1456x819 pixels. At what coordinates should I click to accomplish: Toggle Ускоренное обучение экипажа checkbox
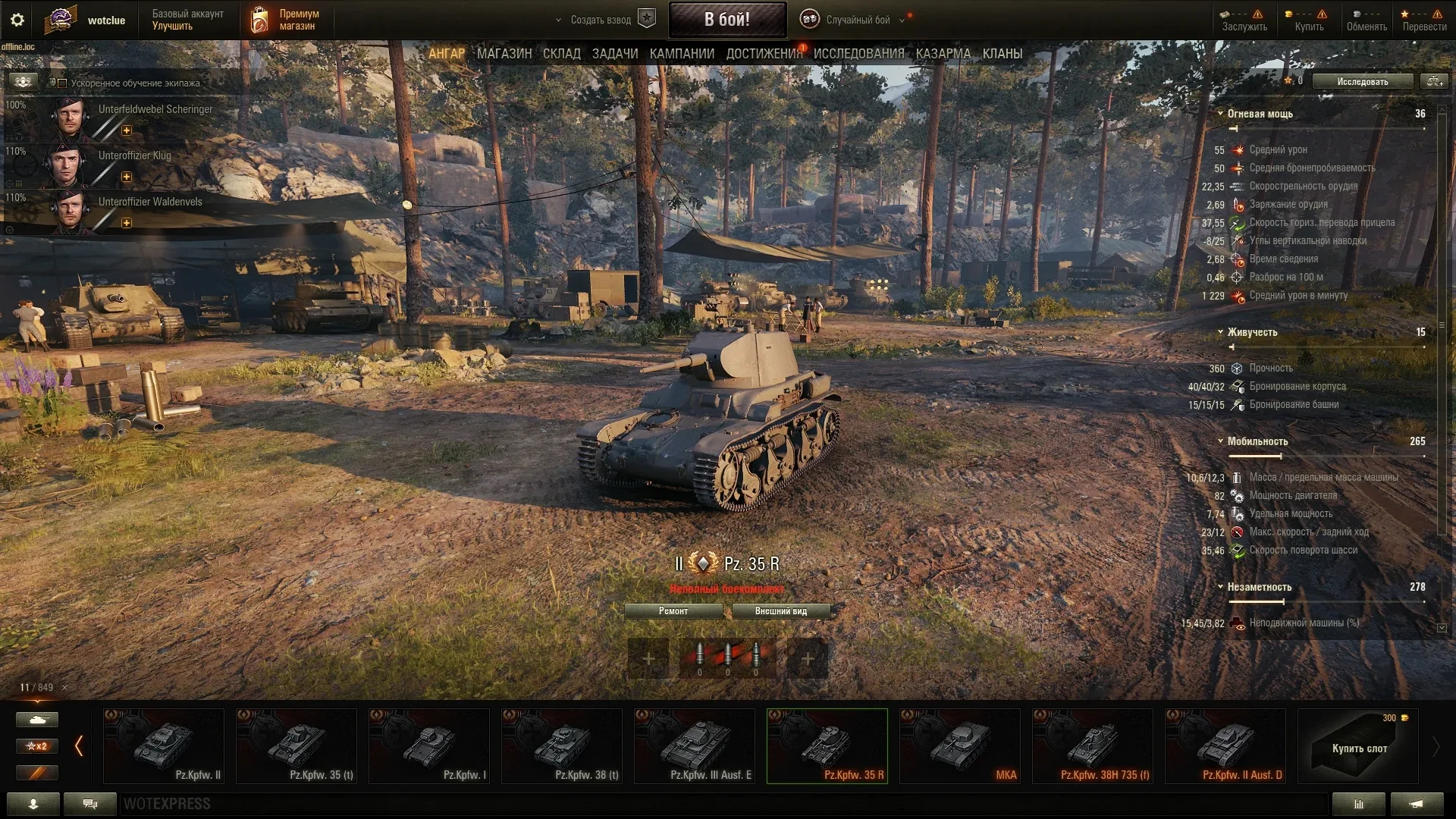63,83
